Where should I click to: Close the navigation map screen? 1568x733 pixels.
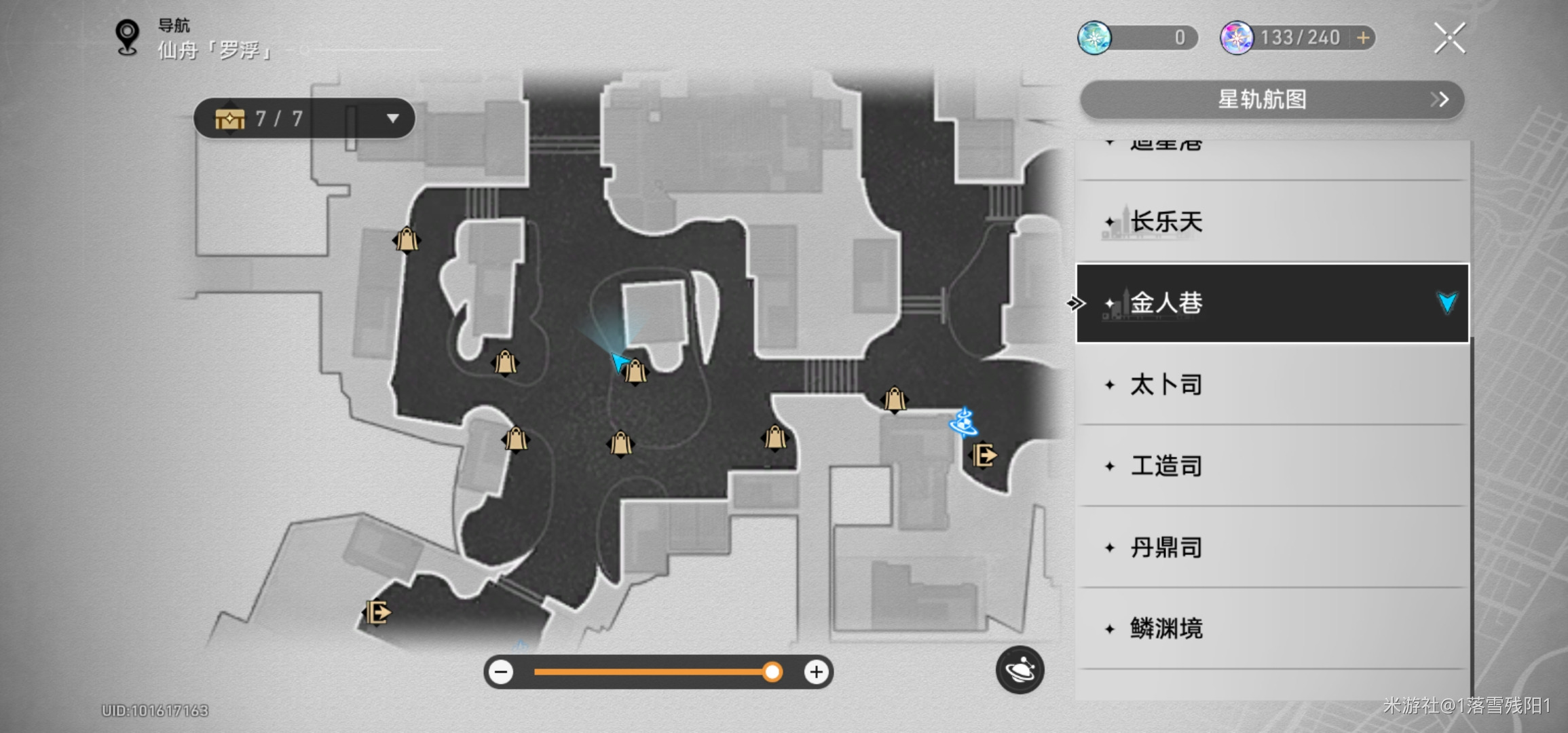[1449, 38]
